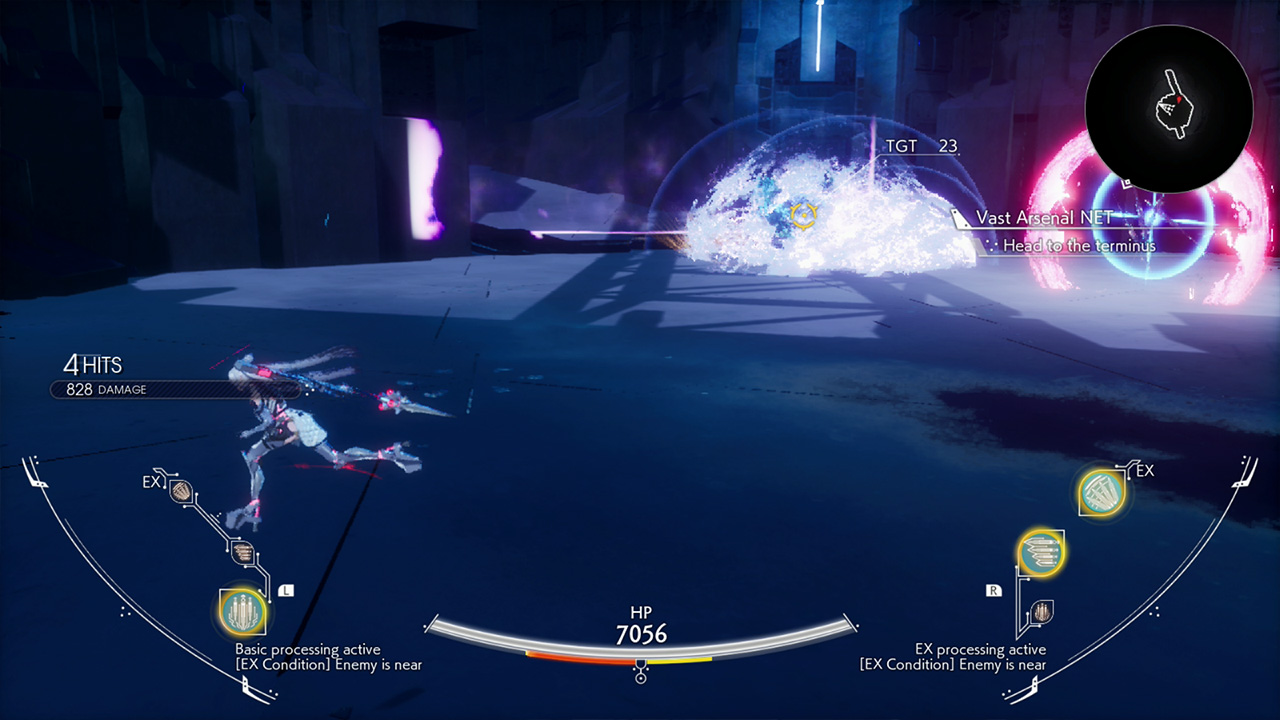Enable the left EX label
The width and height of the screenshot is (1280, 720).
(x=152, y=481)
